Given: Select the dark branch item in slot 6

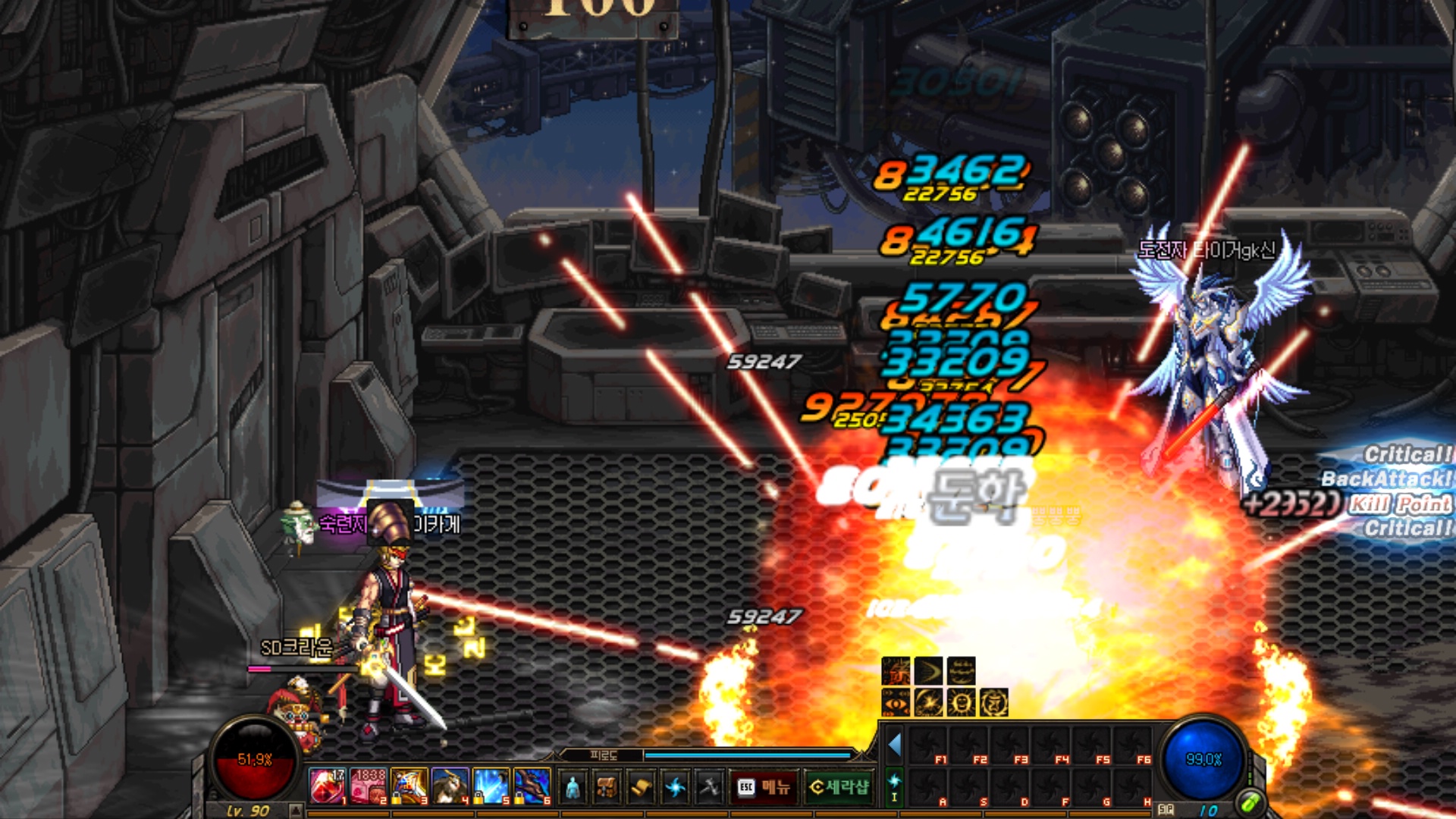Looking at the screenshot, I should point(532,786).
